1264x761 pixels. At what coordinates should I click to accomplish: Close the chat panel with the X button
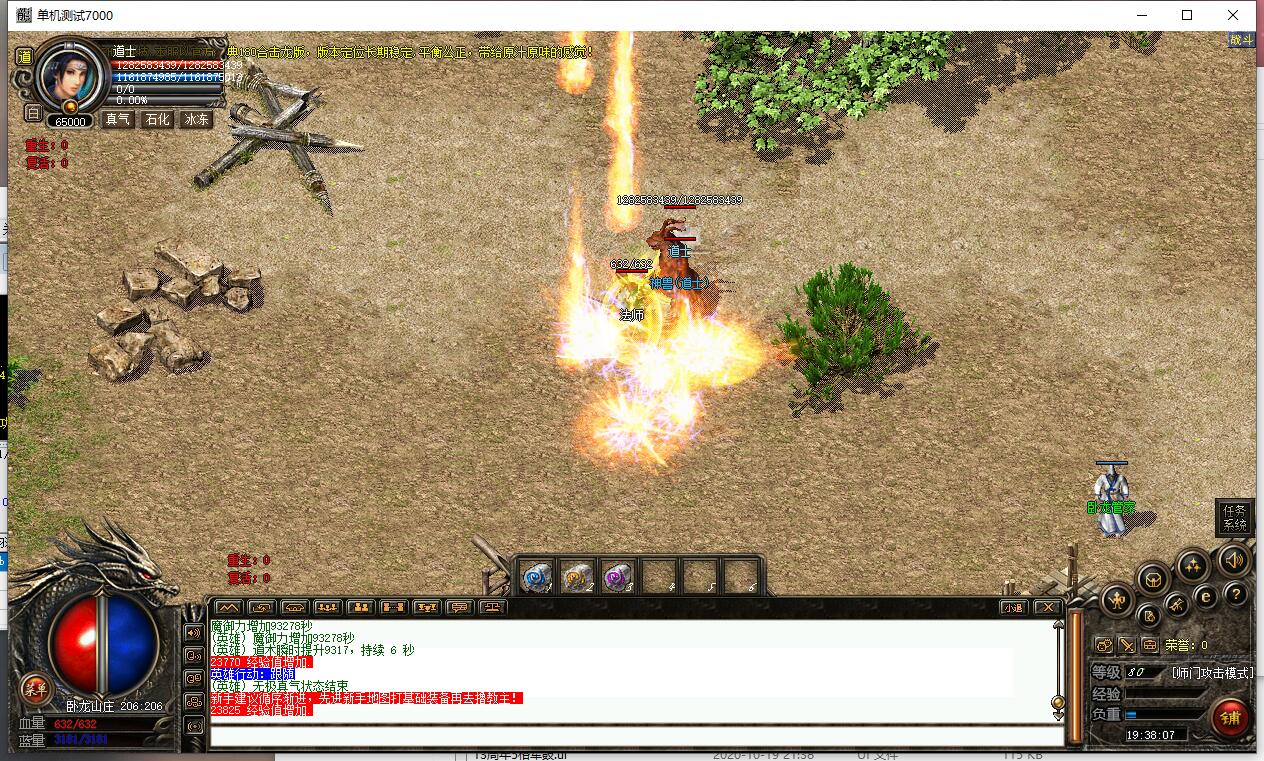click(x=1047, y=607)
